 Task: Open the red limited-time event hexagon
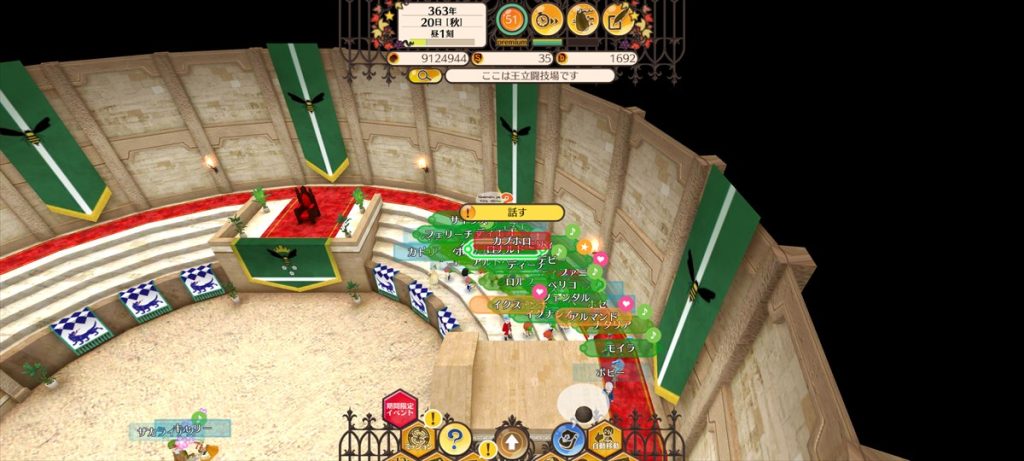[x=400, y=408]
